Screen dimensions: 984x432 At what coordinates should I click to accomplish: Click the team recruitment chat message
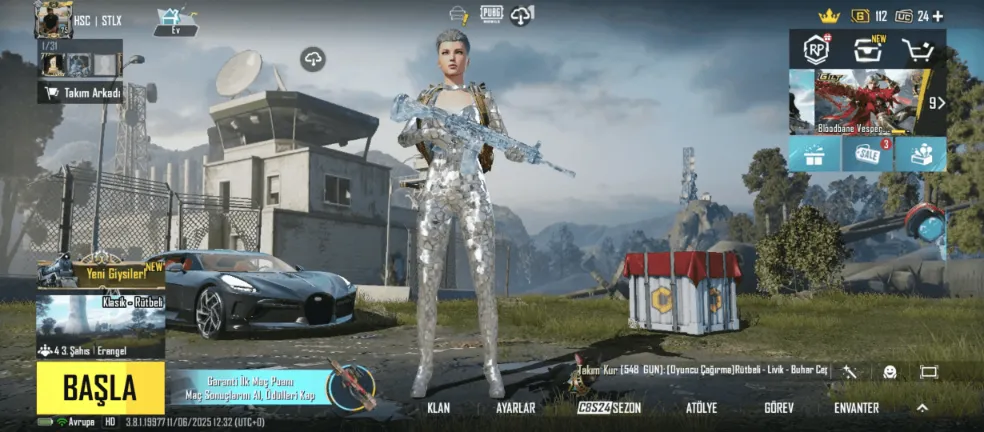pos(702,371)
